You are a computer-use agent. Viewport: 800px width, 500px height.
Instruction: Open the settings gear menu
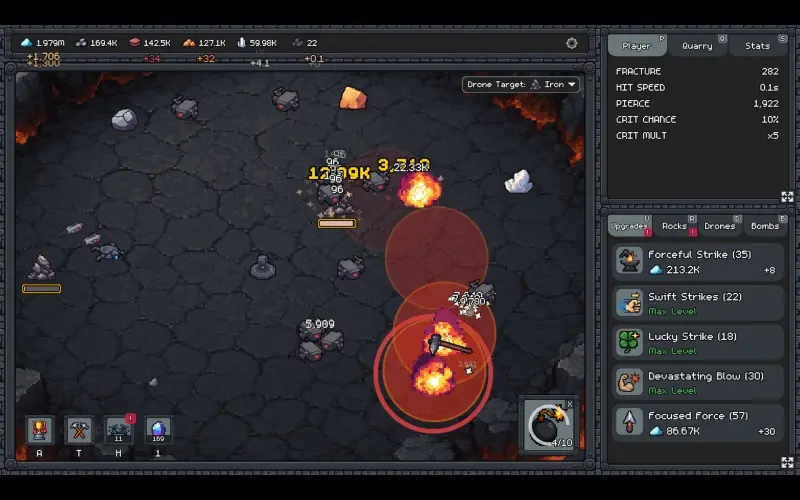coord(572,43)
